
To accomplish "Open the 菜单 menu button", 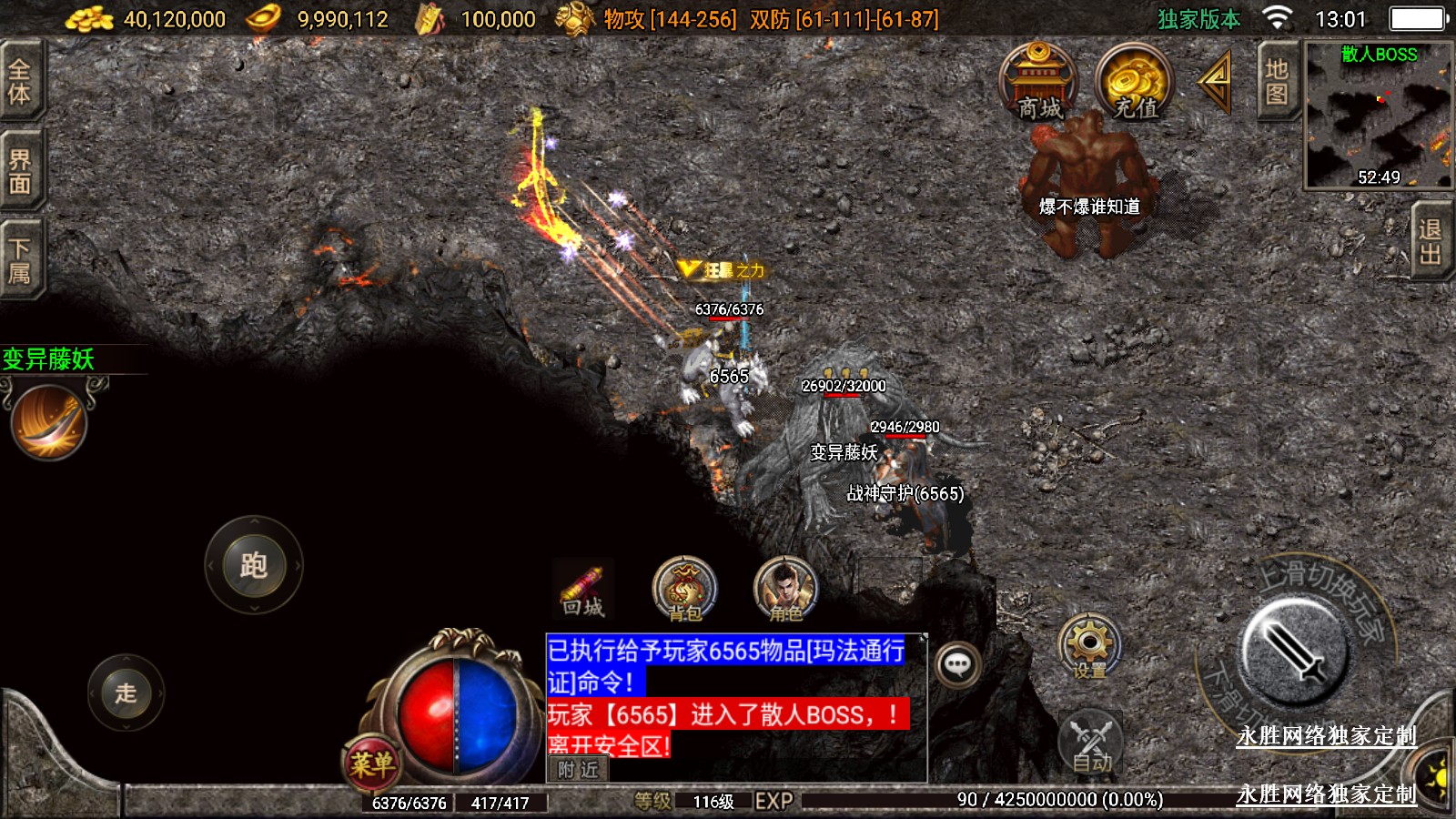I will [371, 763].
